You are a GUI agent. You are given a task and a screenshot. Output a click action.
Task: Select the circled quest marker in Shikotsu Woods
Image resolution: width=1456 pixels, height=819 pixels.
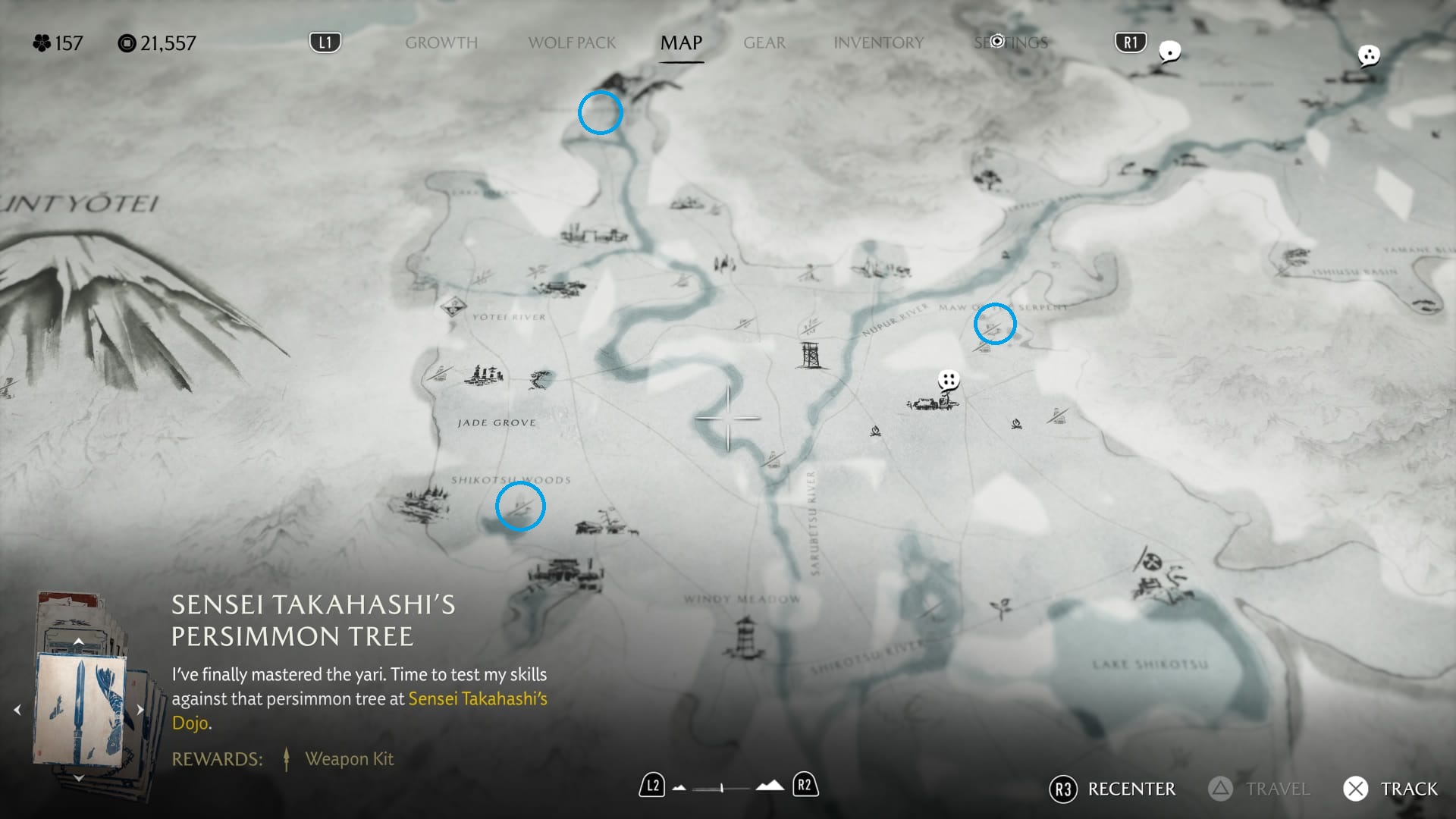click(520, 507)
